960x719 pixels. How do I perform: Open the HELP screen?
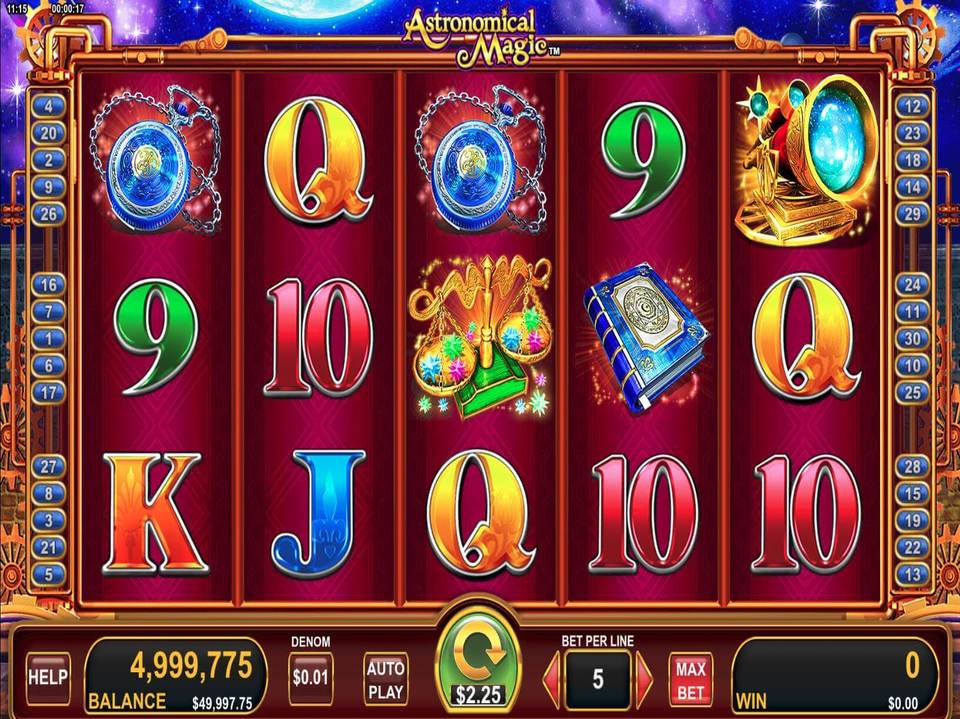(48, 677)
